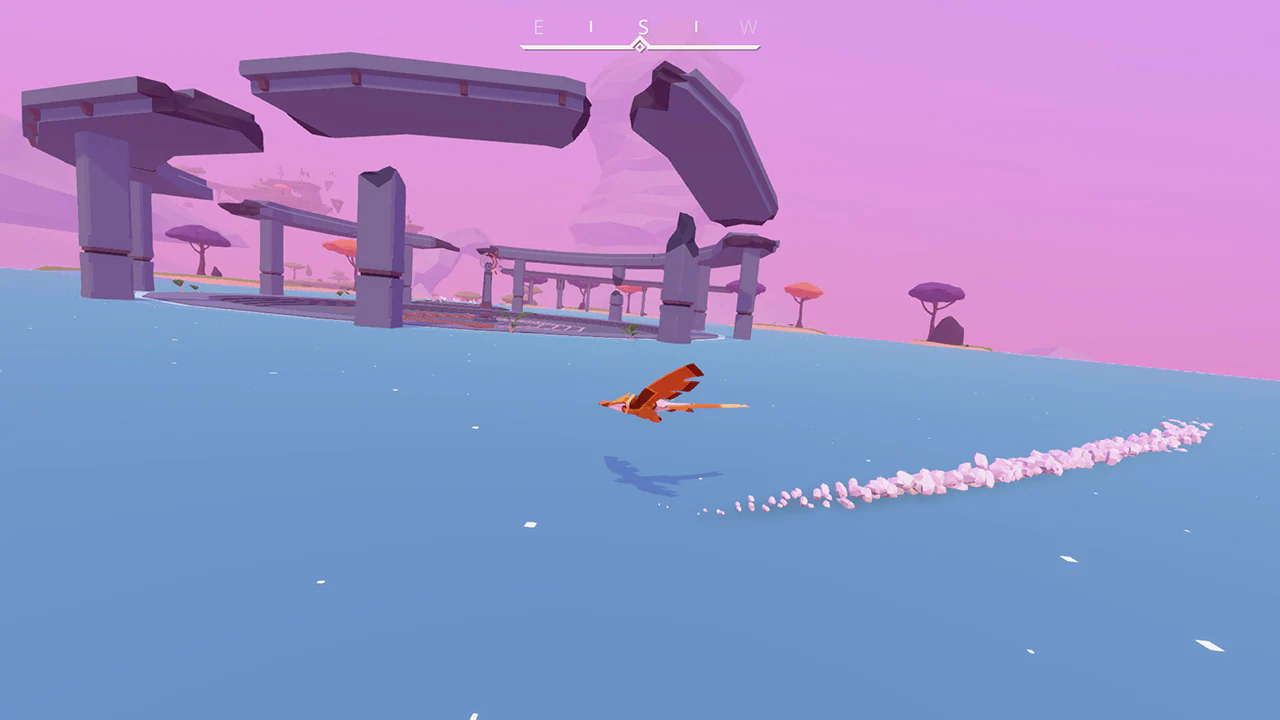
Task: Click the leftmost I compass tick label
Action: pos(591,27)
